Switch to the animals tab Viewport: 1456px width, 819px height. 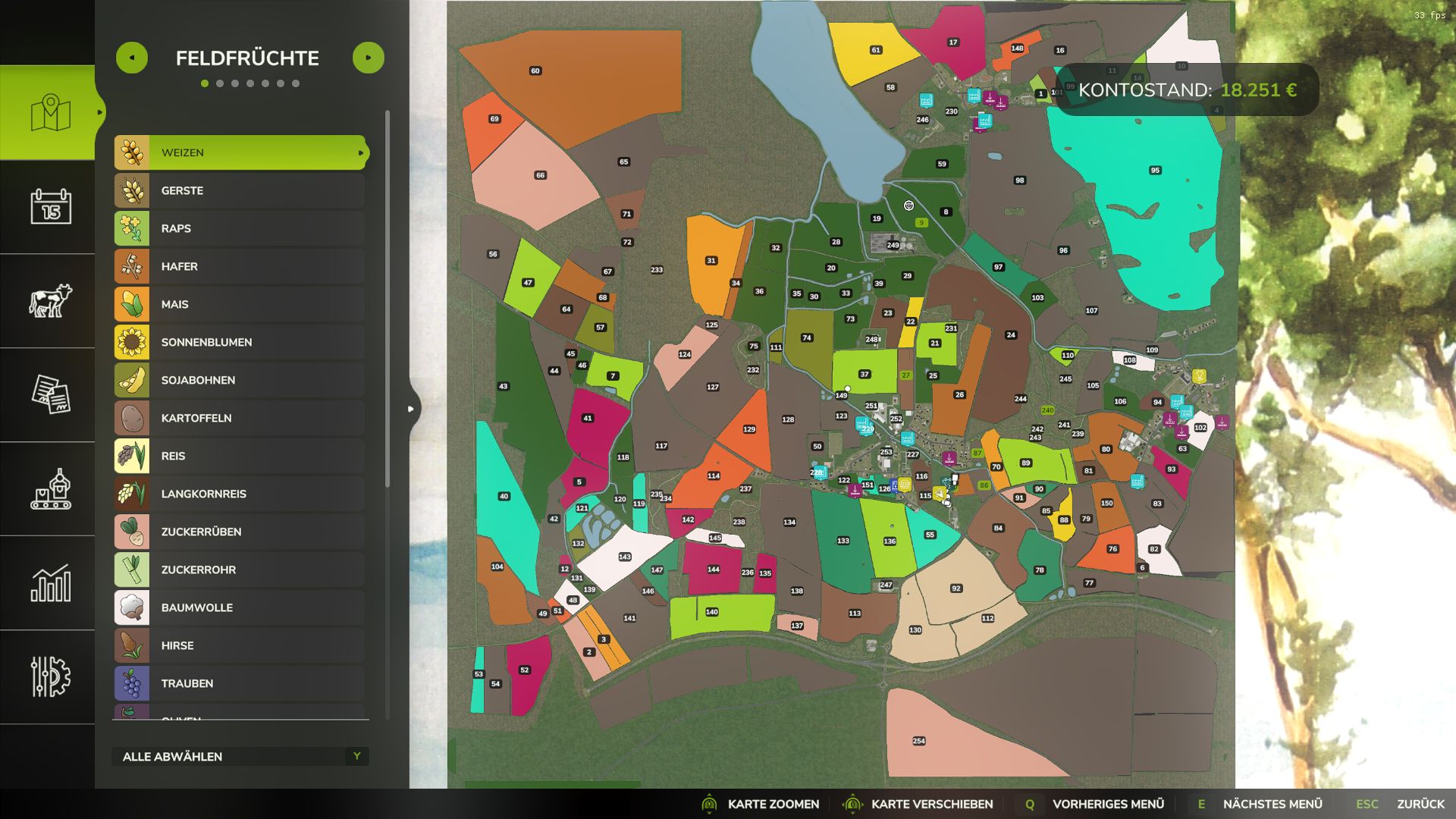tap(50, 300)
